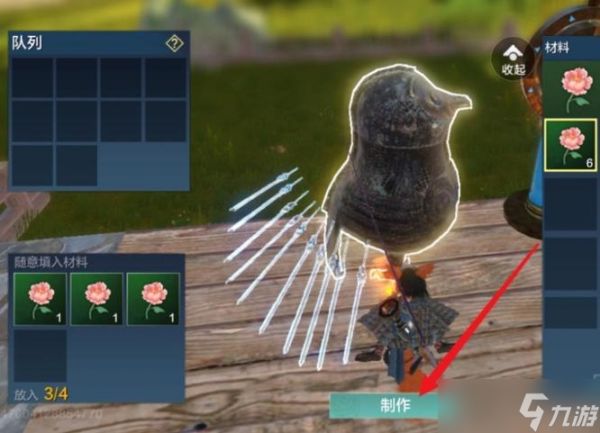Collapse the materials panel with 收起
This screenshot has height=433, width=600.
pos(512,59)
